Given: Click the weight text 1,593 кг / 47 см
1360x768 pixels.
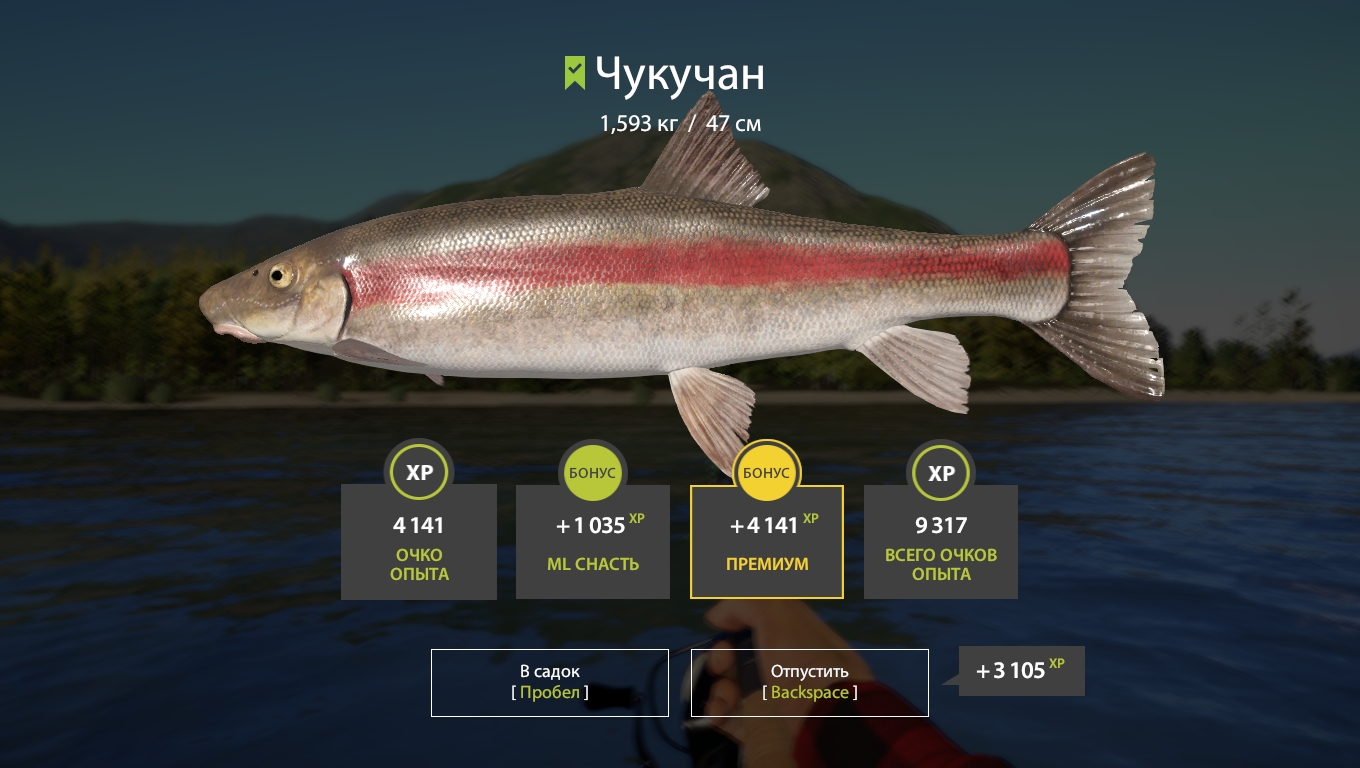Looking at the screenshot, I should pos(680,123).
